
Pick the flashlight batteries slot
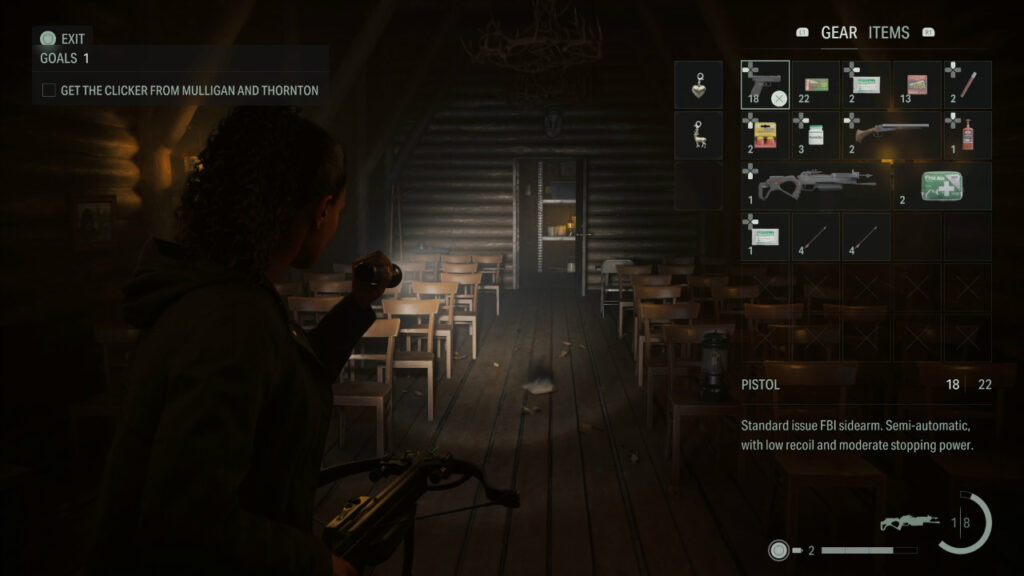pyautogui.click(x=765, y=135)
